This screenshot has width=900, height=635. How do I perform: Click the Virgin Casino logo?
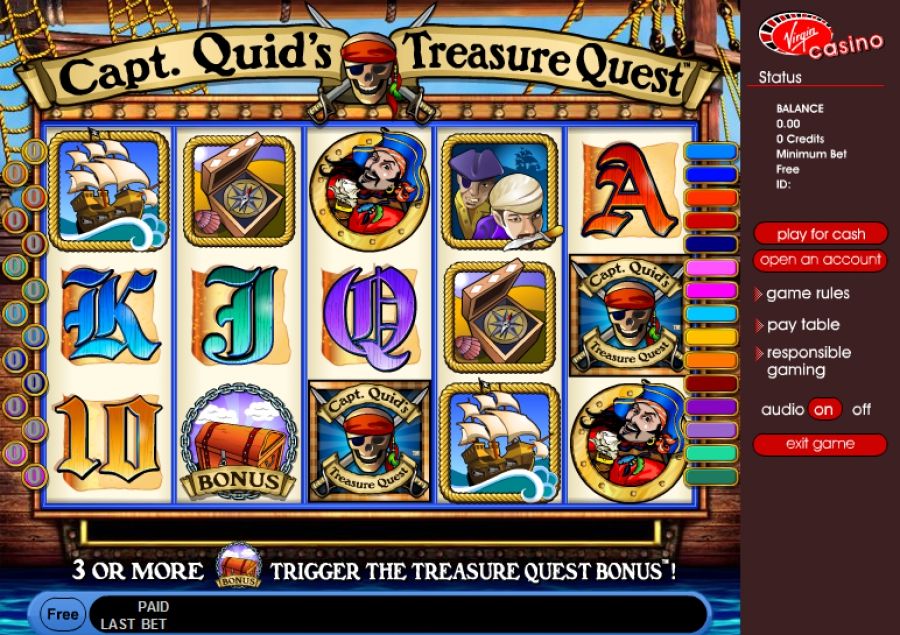click(x=820, y=36)
